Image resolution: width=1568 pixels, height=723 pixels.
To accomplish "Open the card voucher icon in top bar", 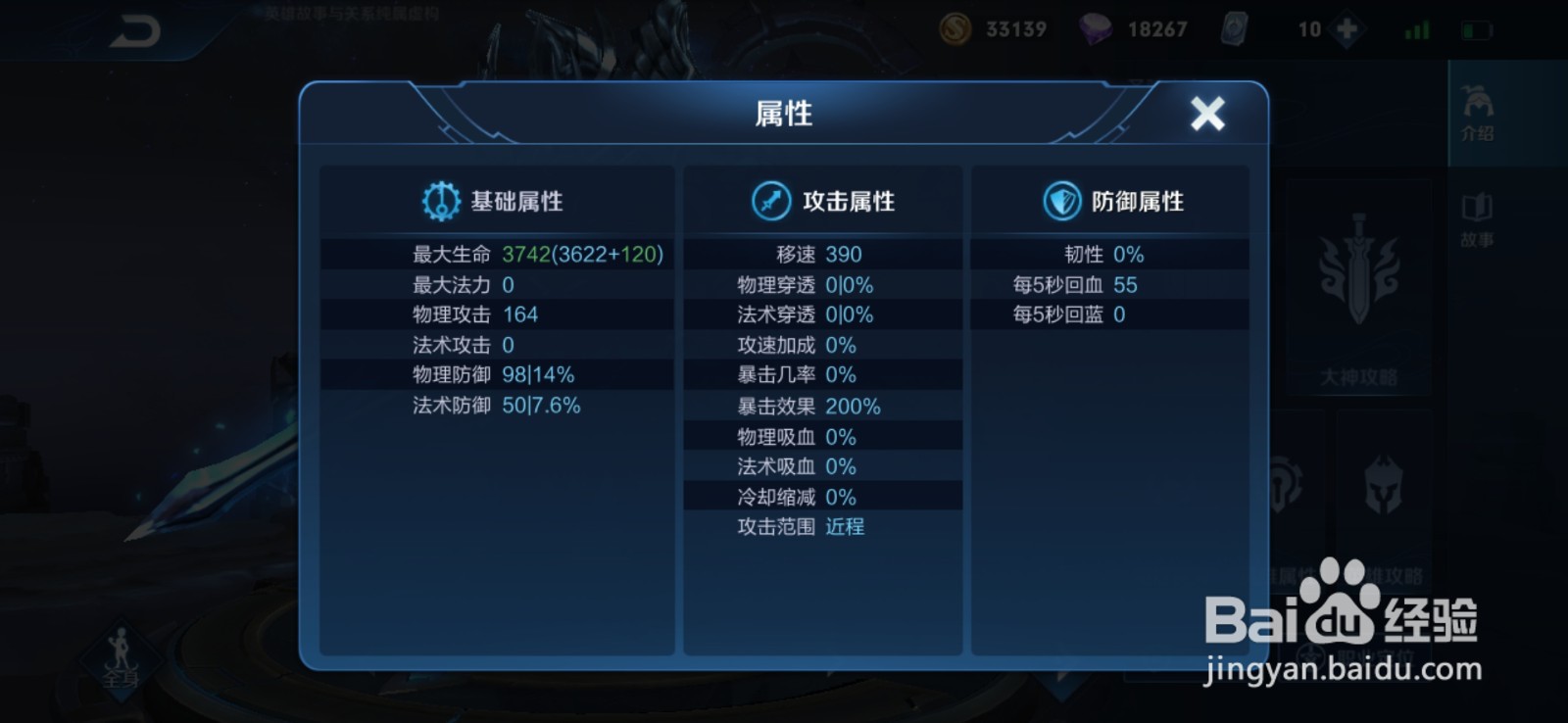I will (1237, 28).
